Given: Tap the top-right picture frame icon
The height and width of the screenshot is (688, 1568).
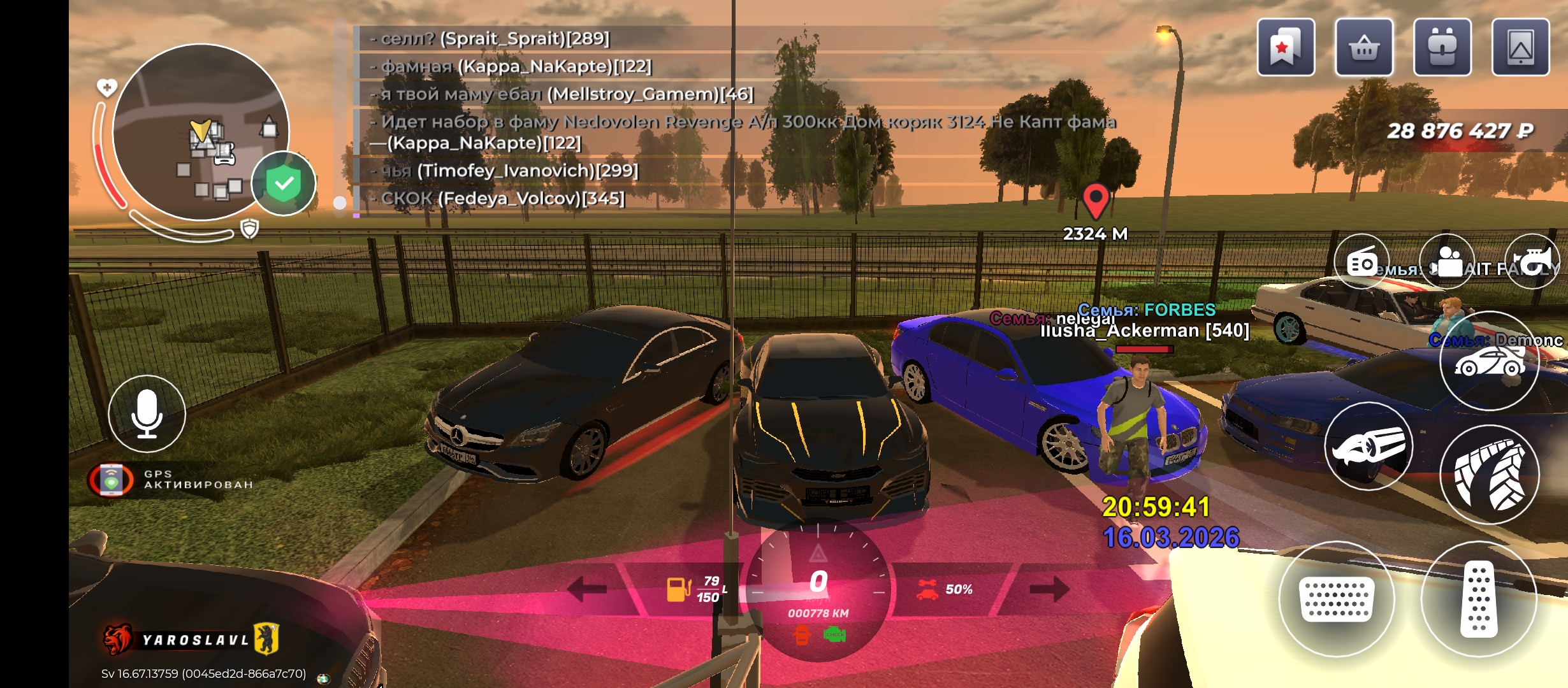Looking at the screenshot, I should (1520, 48).
